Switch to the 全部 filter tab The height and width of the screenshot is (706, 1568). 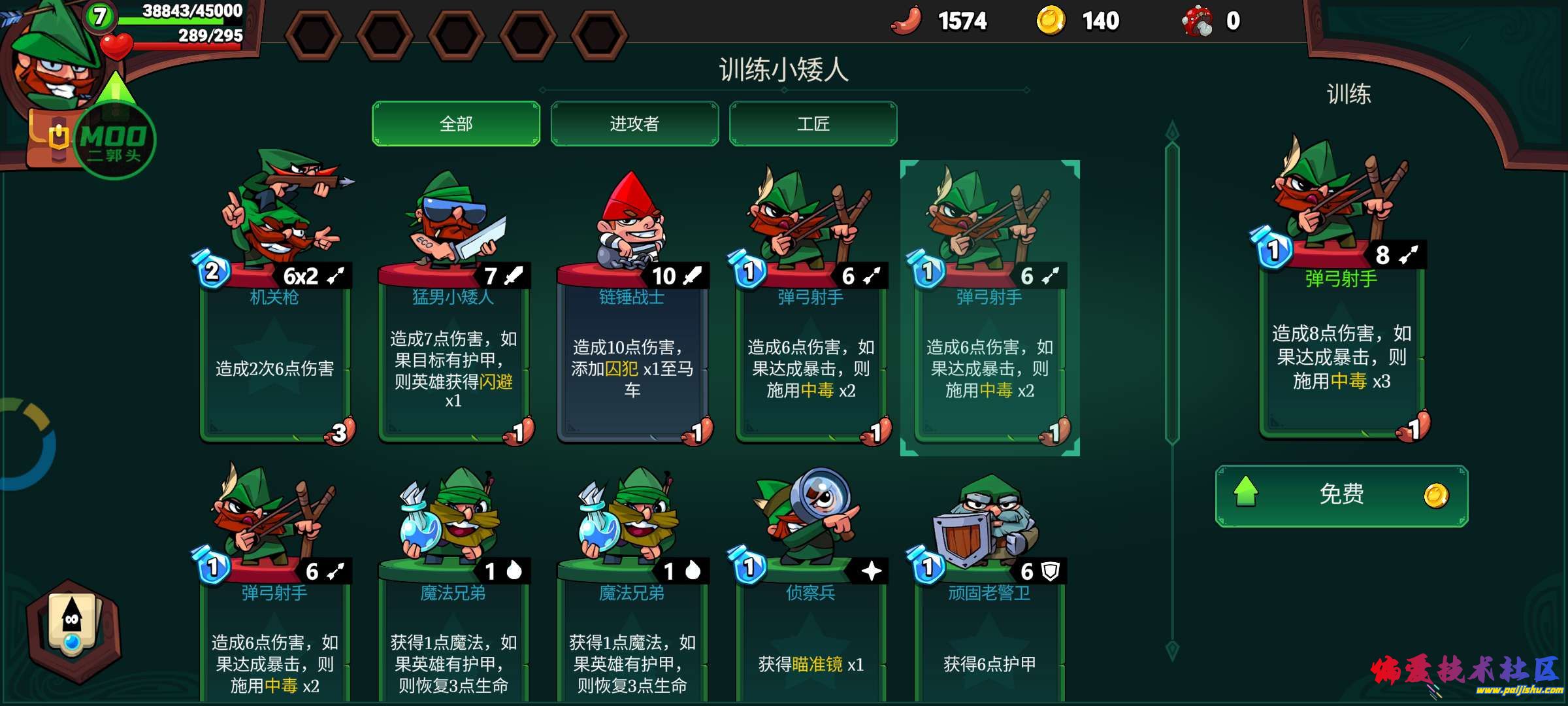(x=455, y=124)
